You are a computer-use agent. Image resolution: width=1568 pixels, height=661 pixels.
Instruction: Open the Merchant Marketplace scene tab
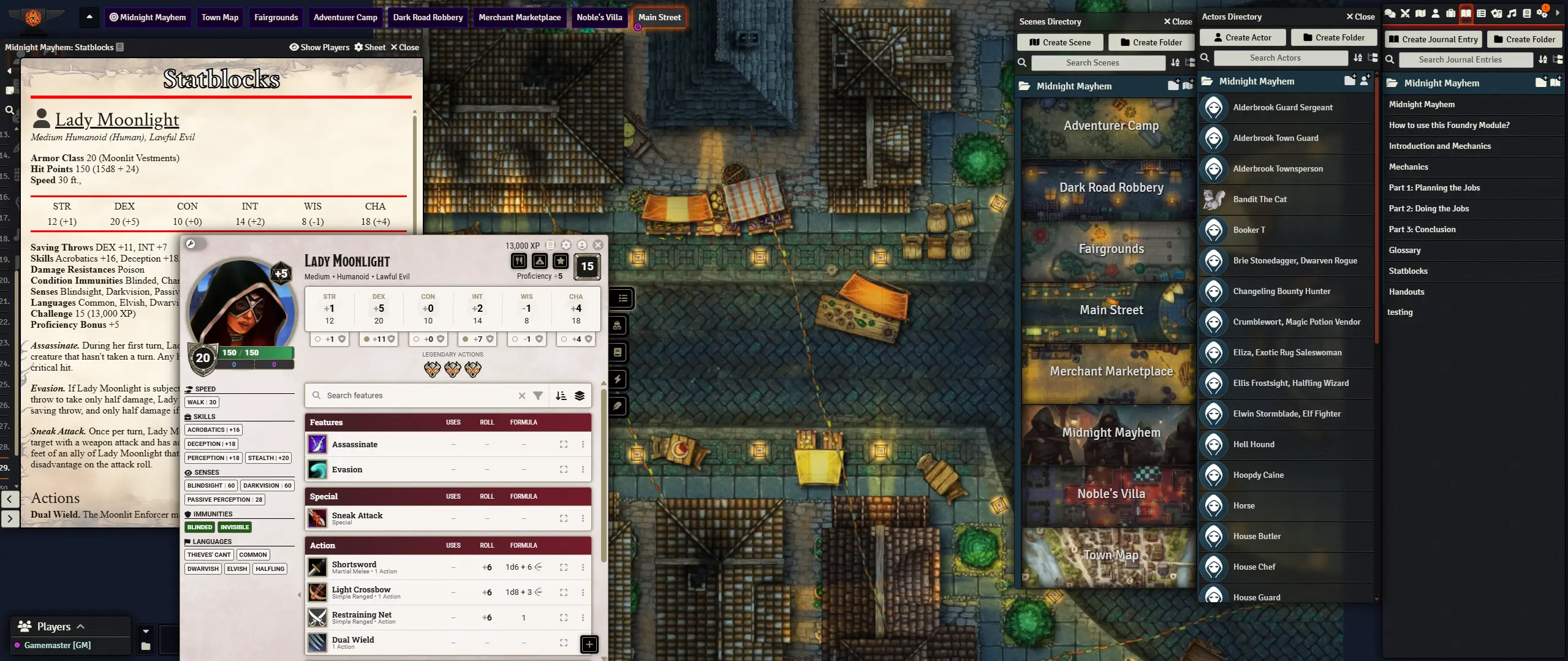click(519, 17)
